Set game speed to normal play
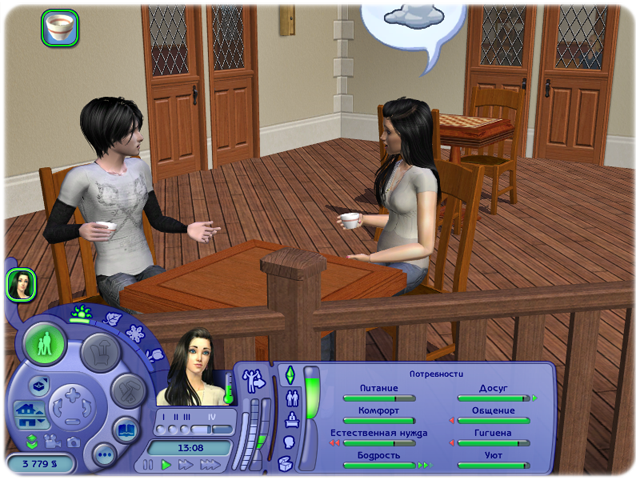Image resolution: width=640 pixels, height=480 pixels. [x=167, y=465]
